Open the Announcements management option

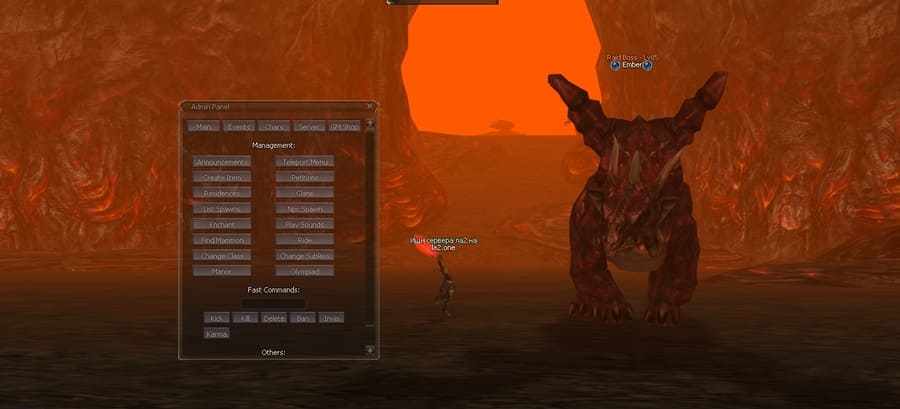click(222, 161)
